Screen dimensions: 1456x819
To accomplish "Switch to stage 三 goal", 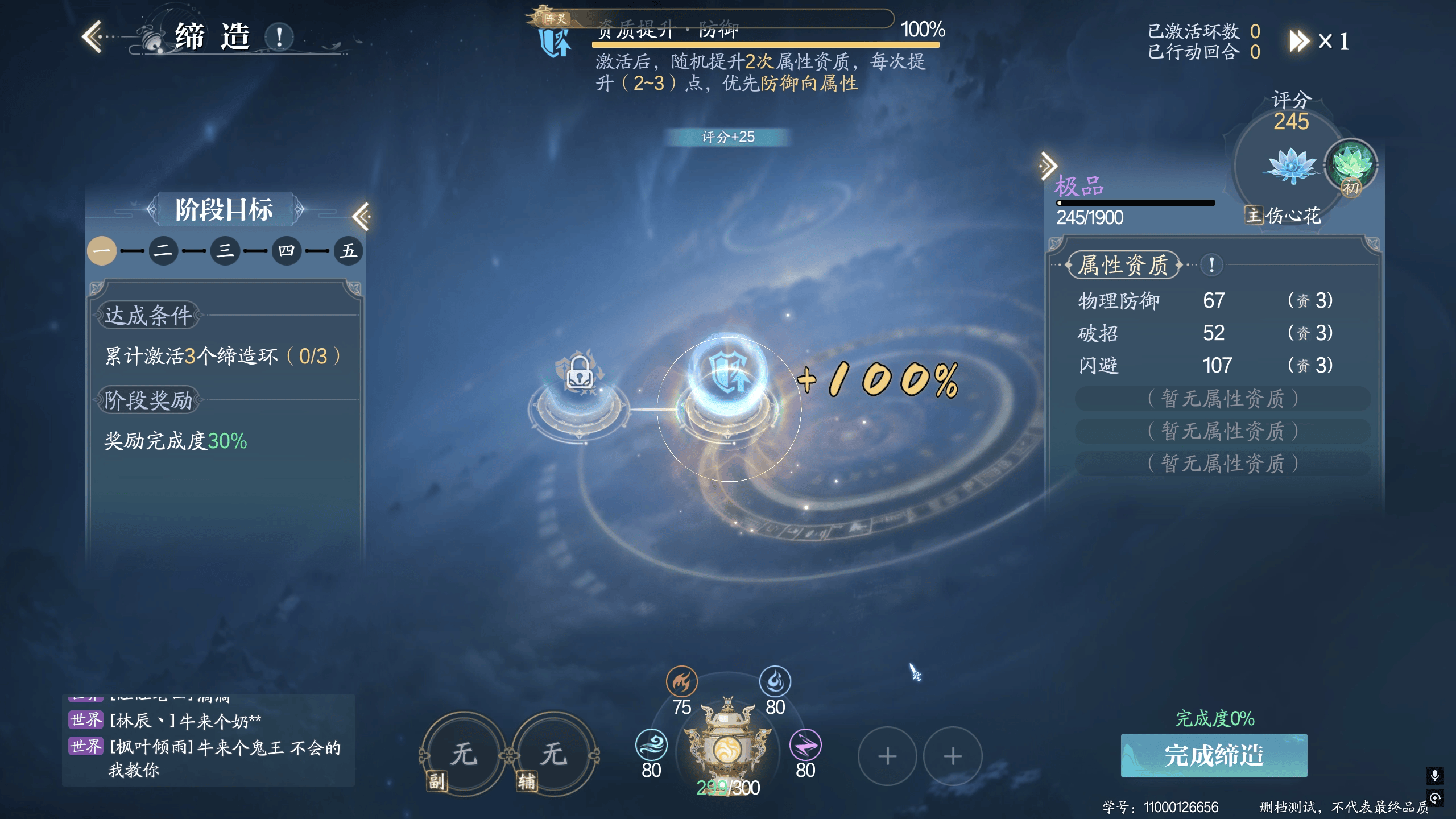I will point(225,251).
